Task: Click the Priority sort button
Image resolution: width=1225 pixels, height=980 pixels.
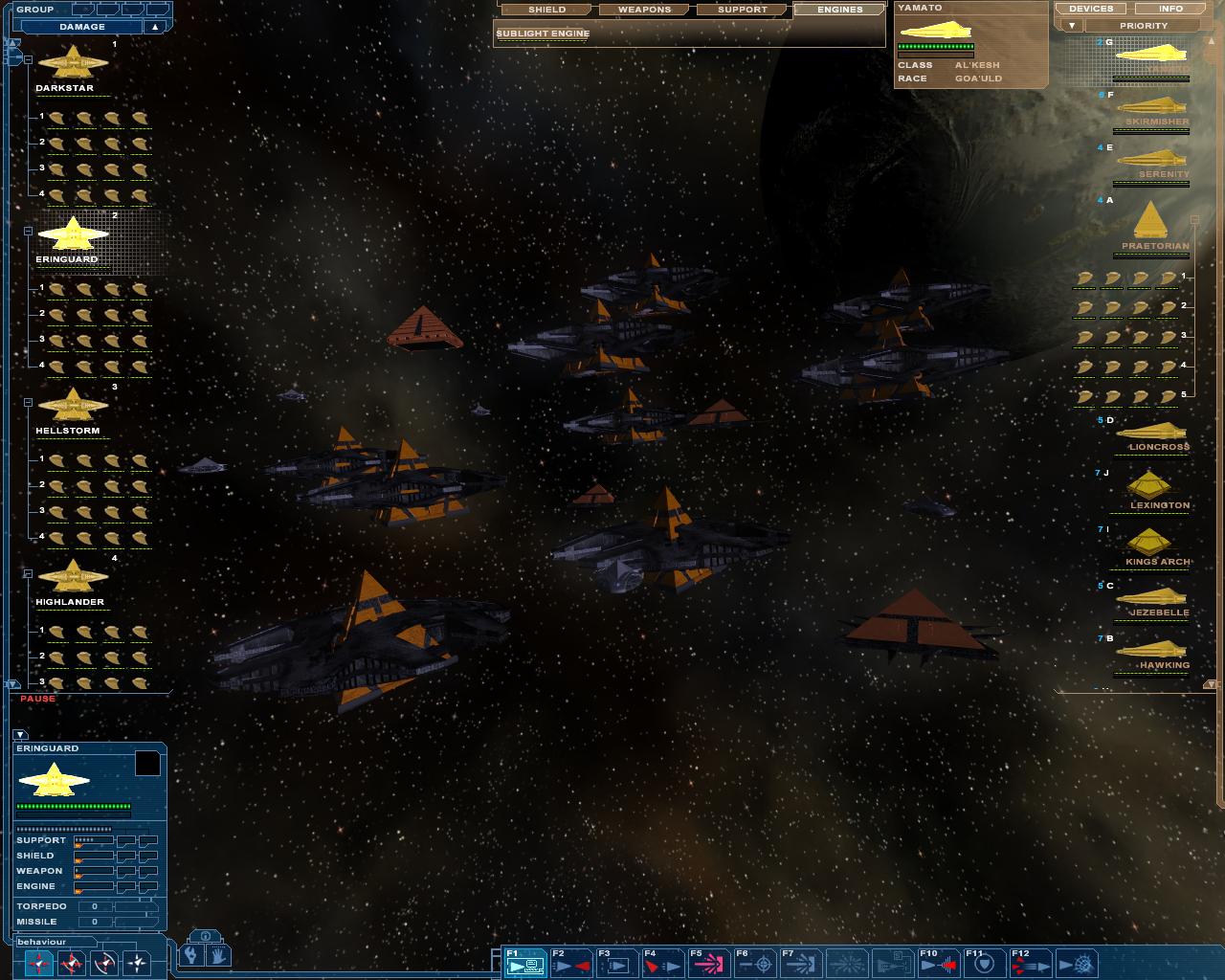Action: pos(1144,26)
